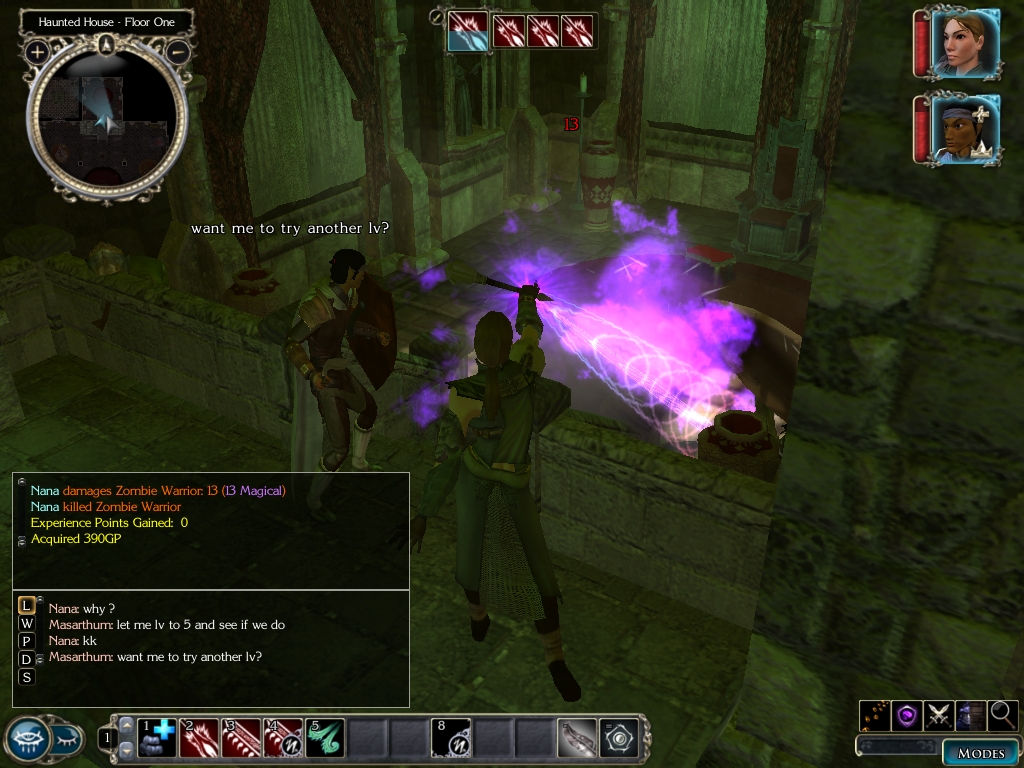Activate the purple shield defensive mode

pos(907,715)
